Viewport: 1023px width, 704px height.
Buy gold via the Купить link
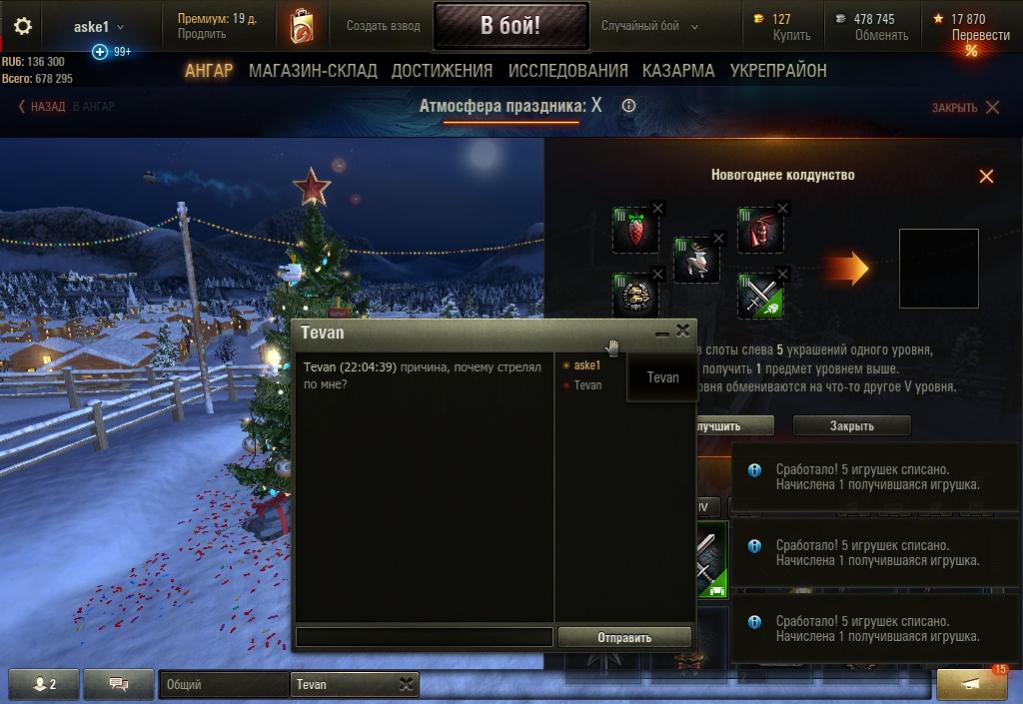click(791, 36)
